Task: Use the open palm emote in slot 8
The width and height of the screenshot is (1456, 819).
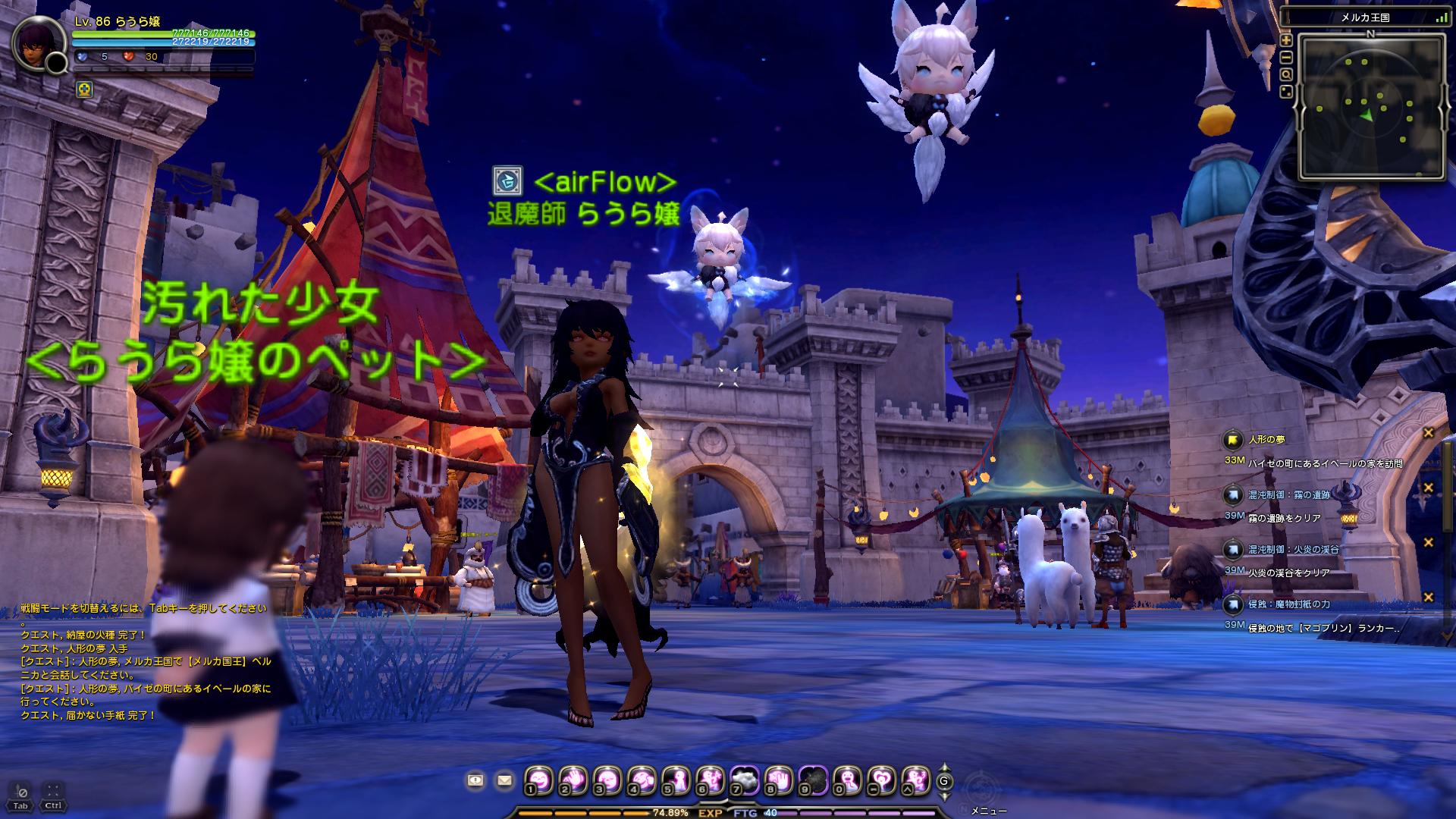Action: pos(779,780)
